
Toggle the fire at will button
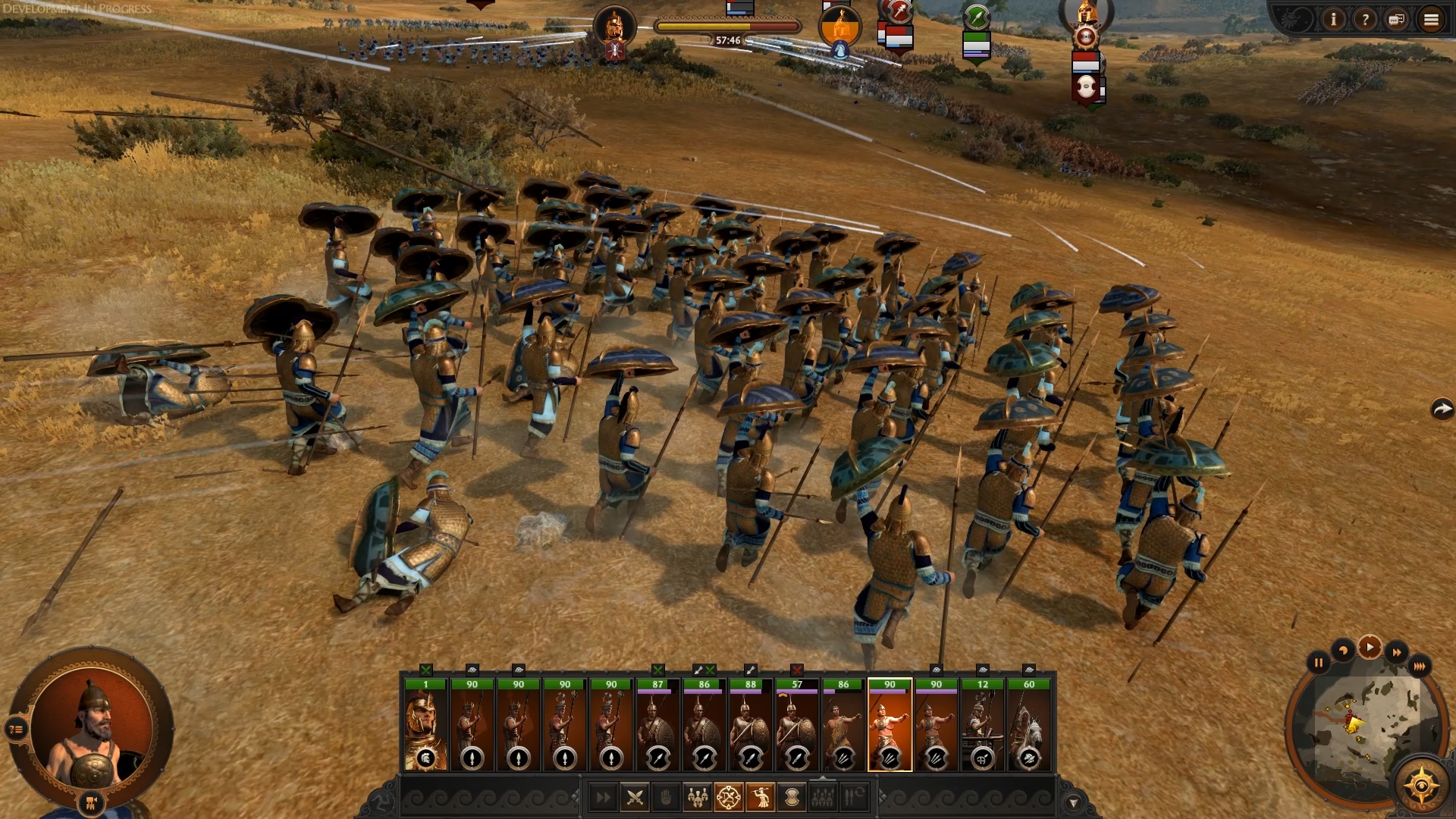click(x=729, y=797)
